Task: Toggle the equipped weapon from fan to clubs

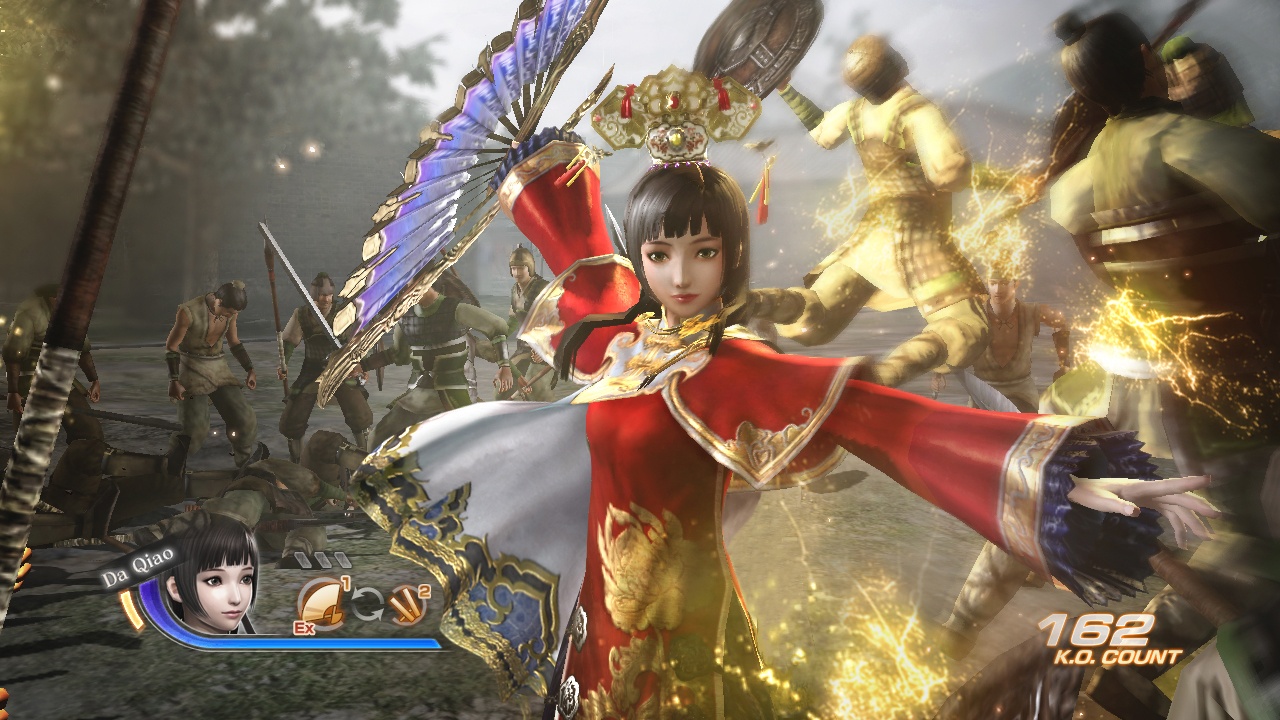Action: click(369, 604)
